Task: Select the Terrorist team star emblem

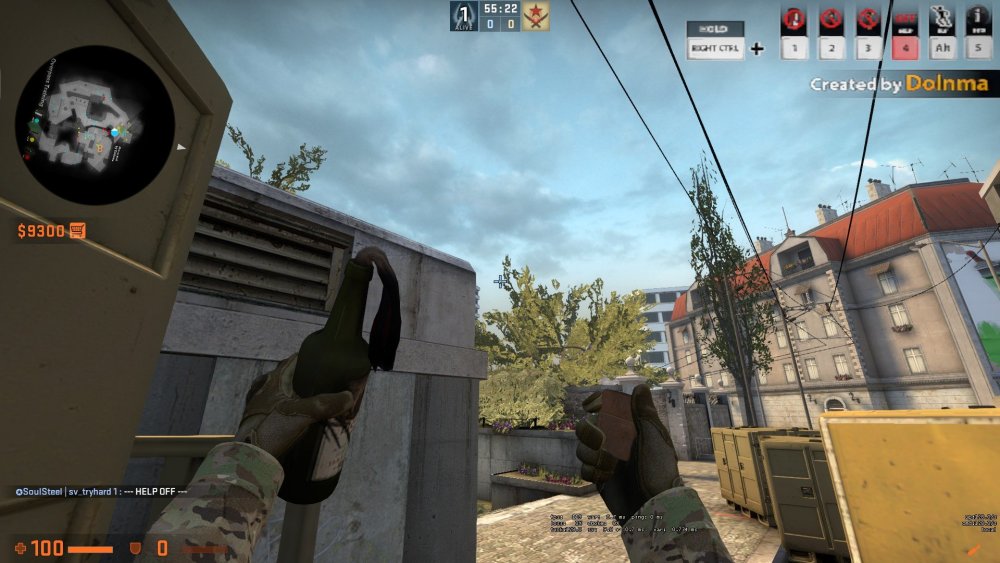Action: pyautogui.click(x=536, y=16)
